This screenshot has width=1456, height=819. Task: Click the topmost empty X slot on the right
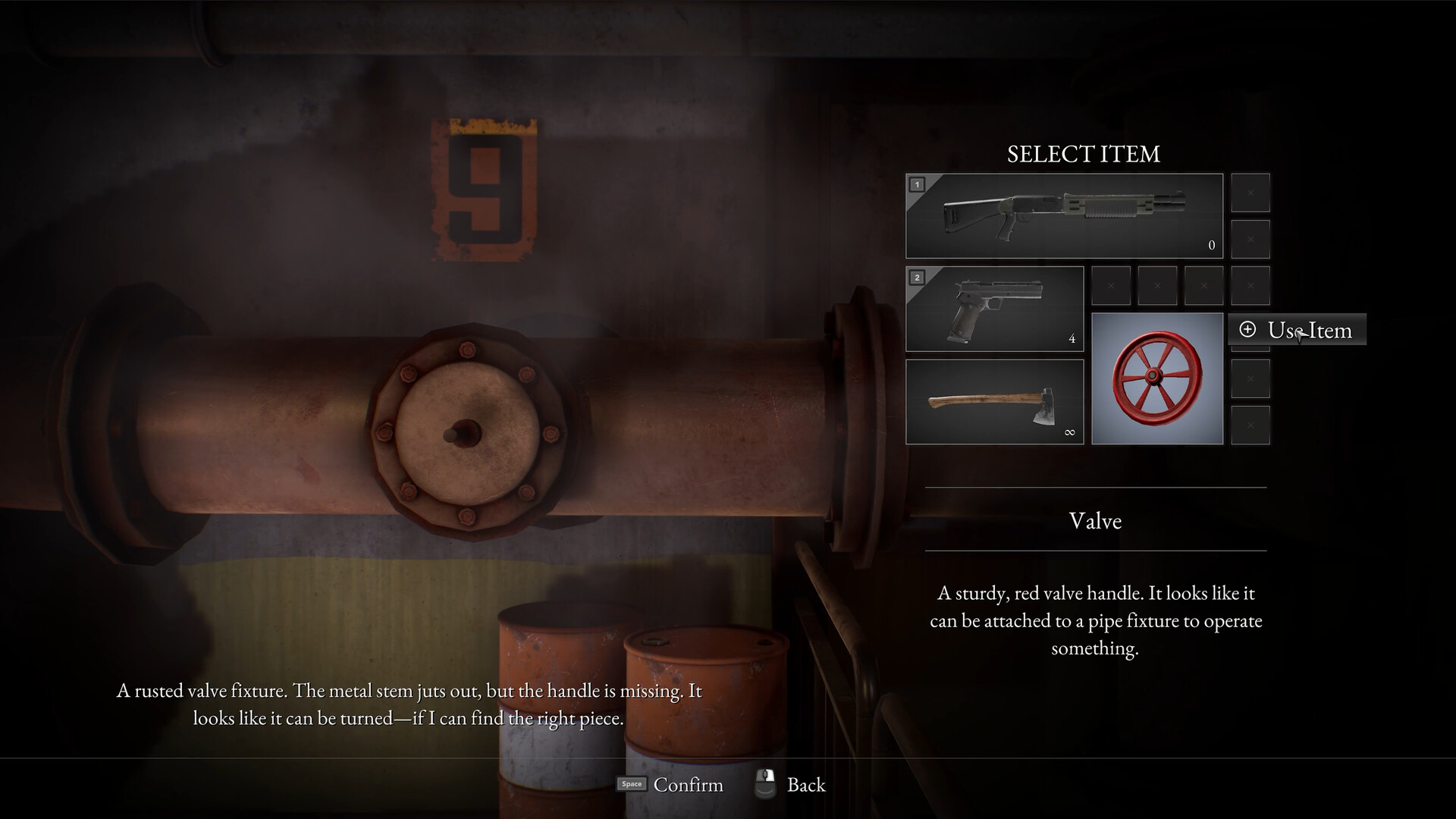point(1250,193)
